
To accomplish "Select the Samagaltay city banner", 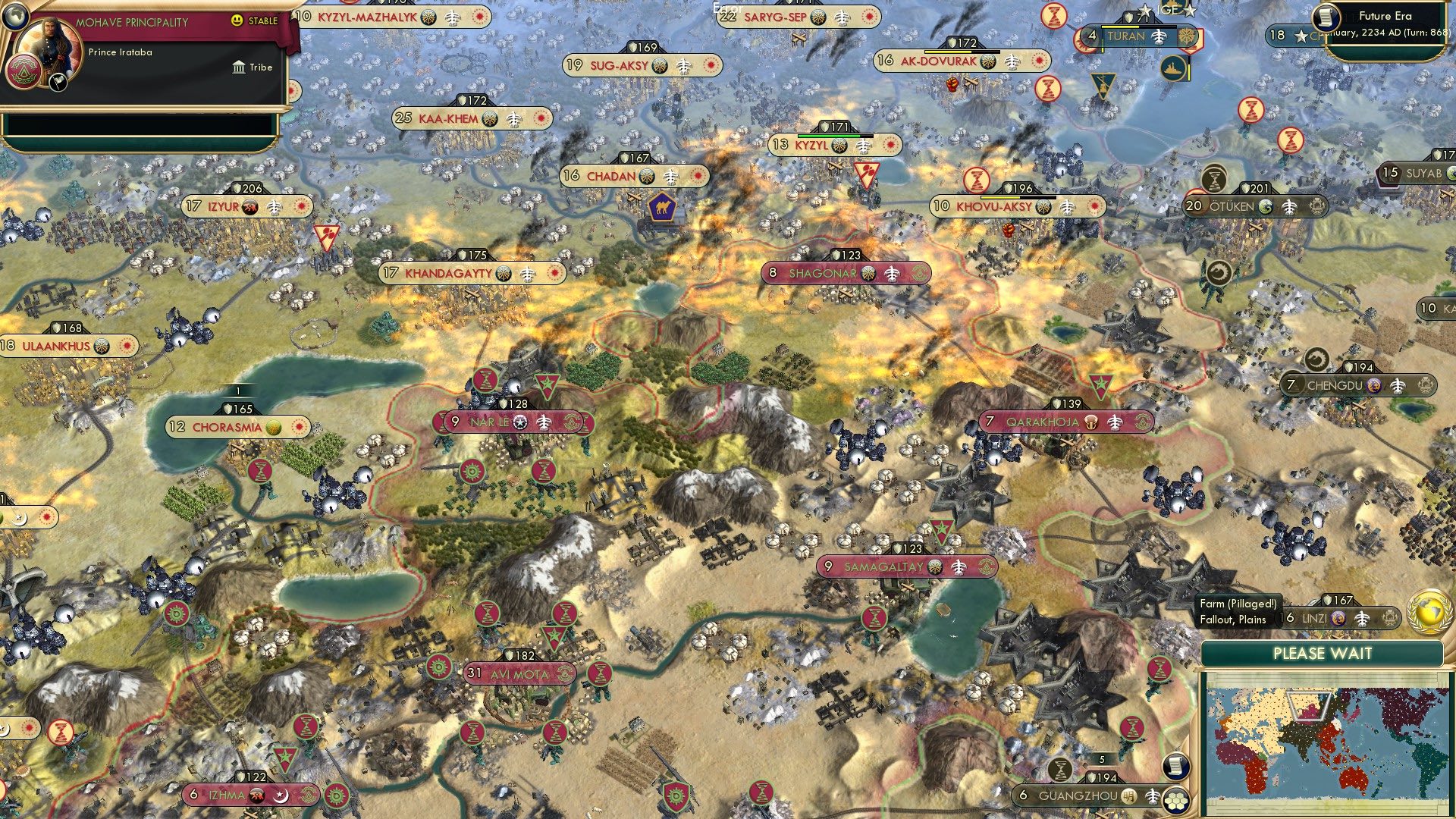I will [907, 565].
